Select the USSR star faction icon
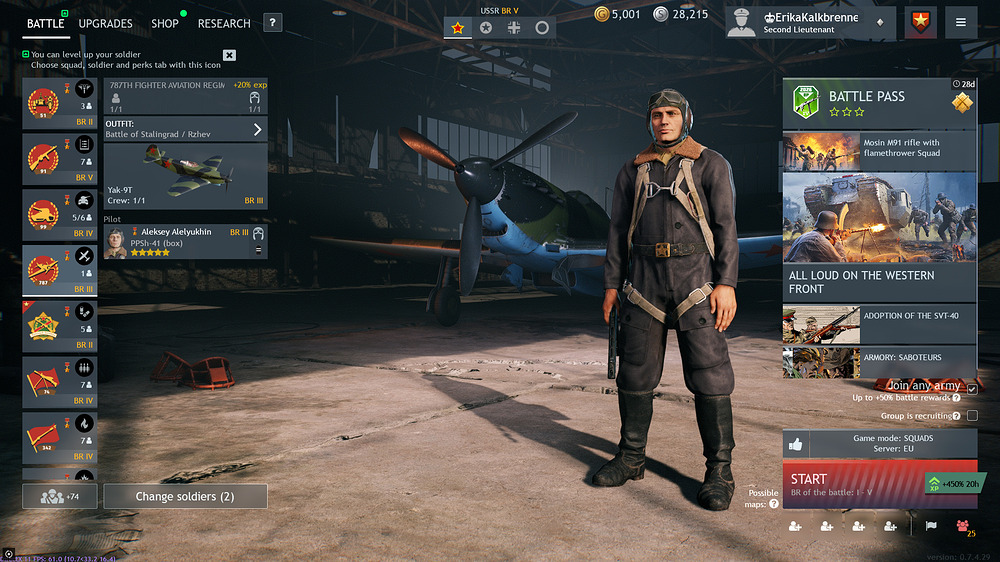The image size is (1000, 562). point(458,28)
